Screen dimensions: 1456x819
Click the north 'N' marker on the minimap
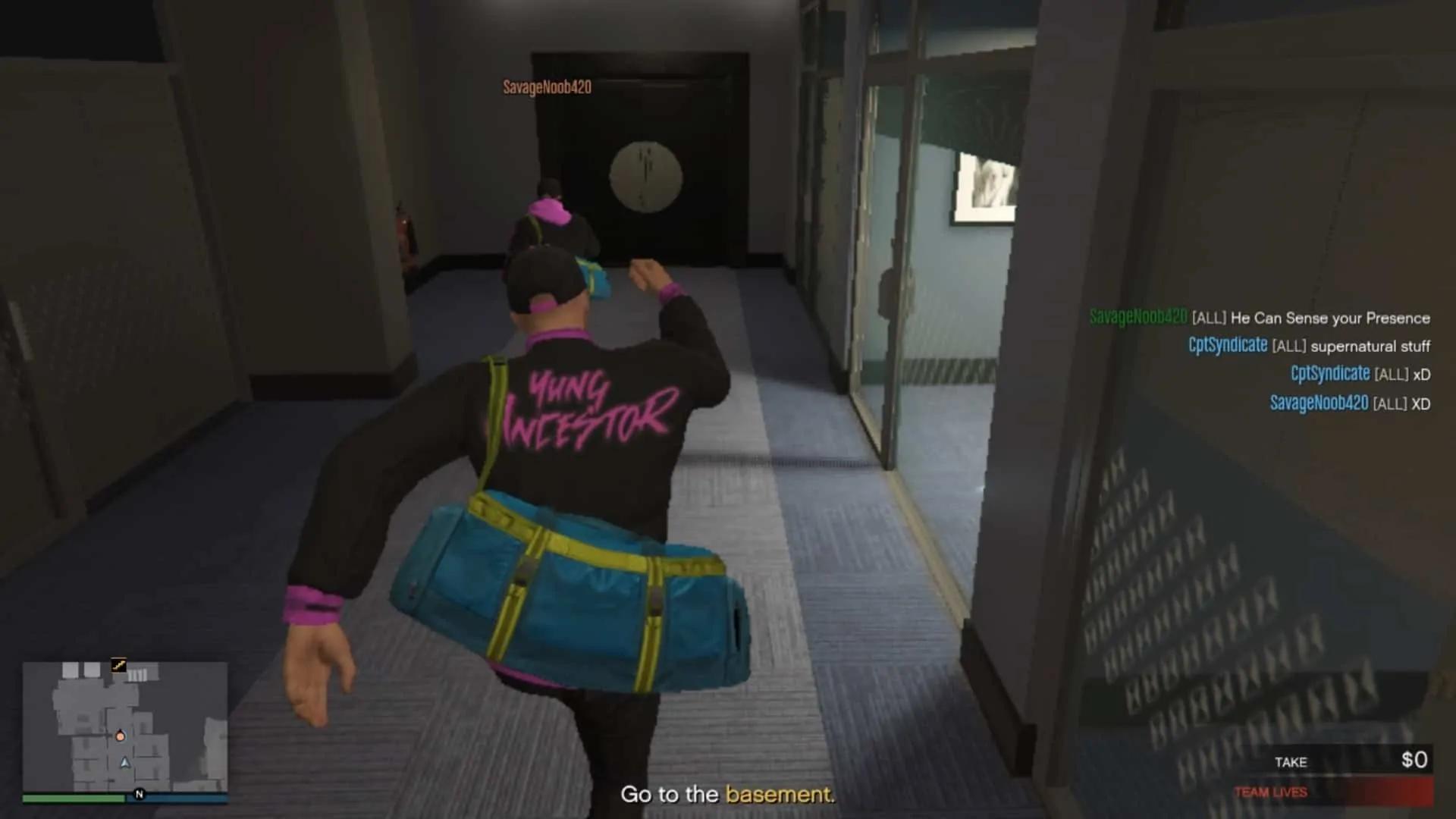(139, 794)
